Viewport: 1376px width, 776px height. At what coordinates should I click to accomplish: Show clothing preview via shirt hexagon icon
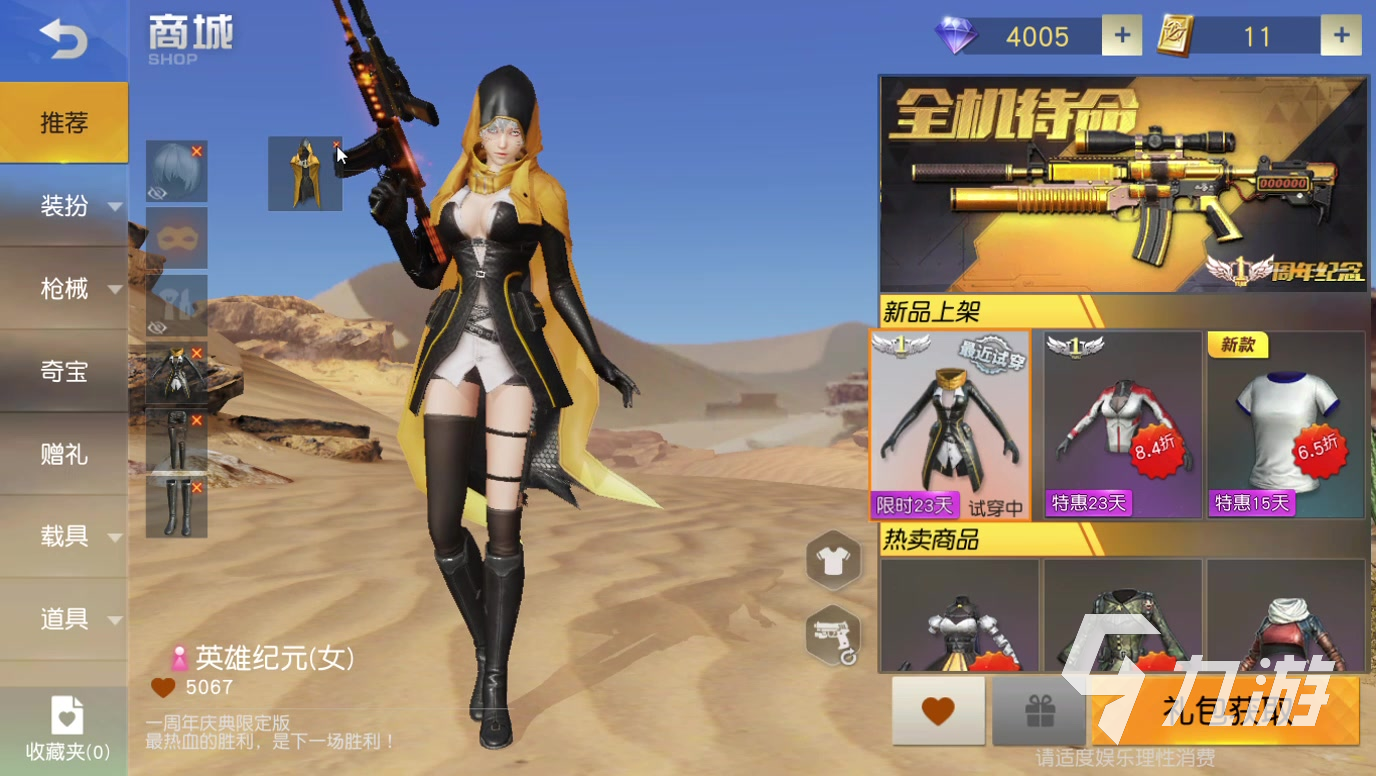point(833,561)
